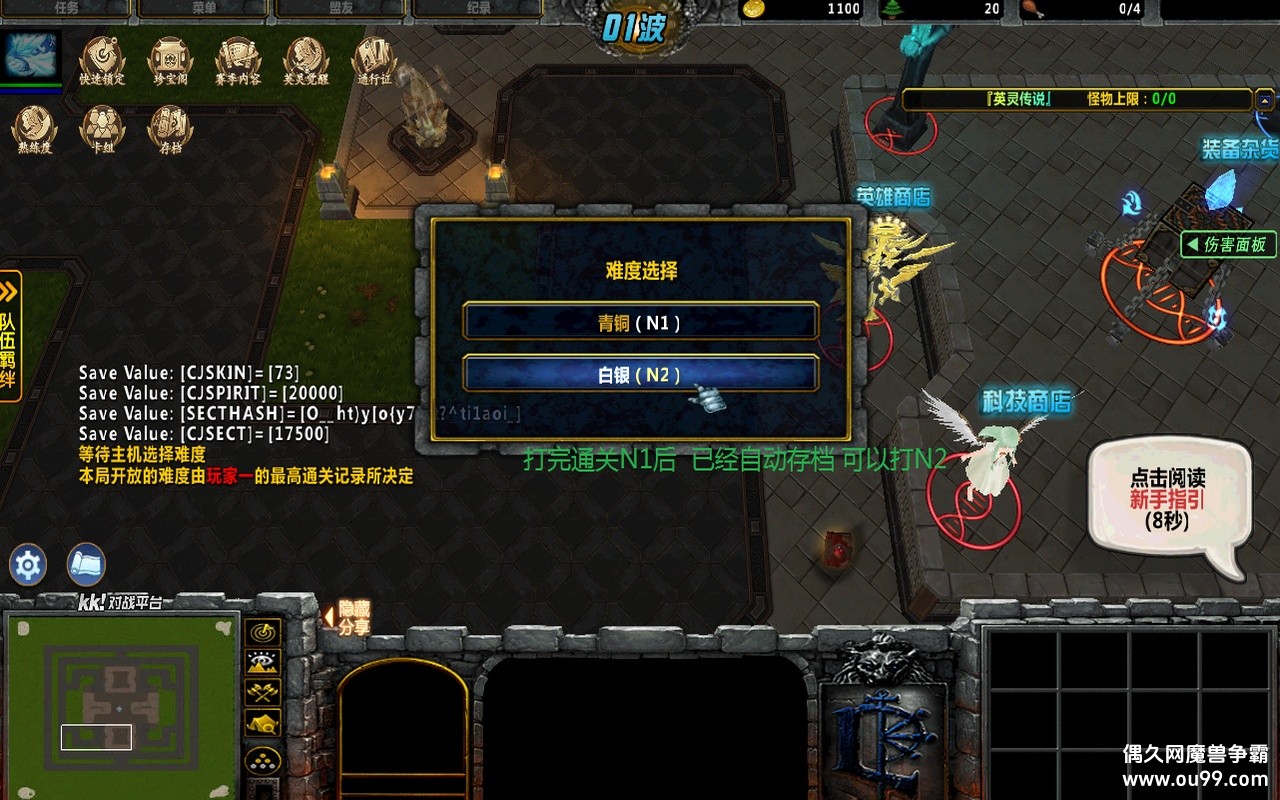
Task: Open the settings gear in lower left
Action: point(26,564)
